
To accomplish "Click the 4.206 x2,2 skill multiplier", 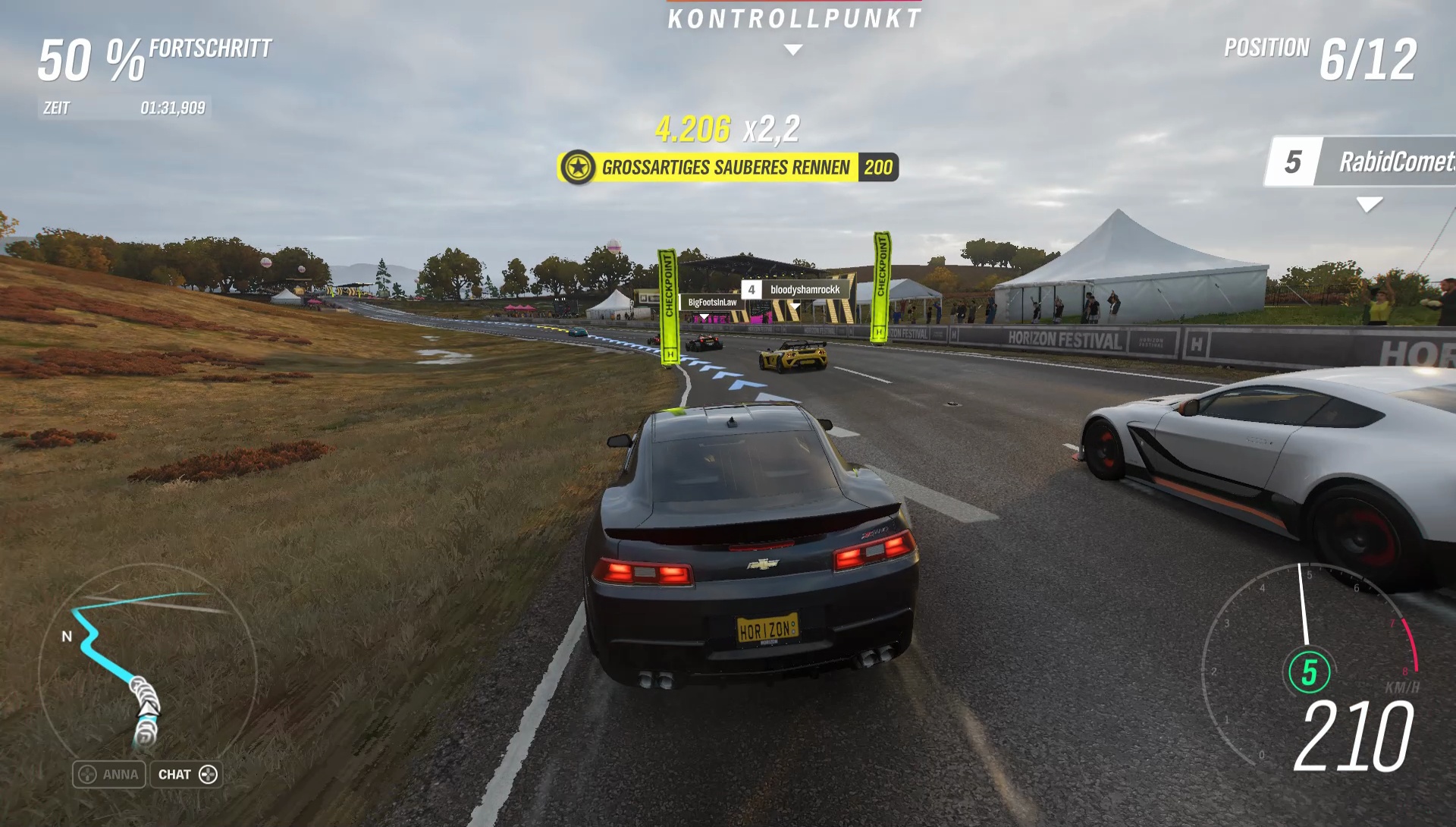I will tap(728, 130).
